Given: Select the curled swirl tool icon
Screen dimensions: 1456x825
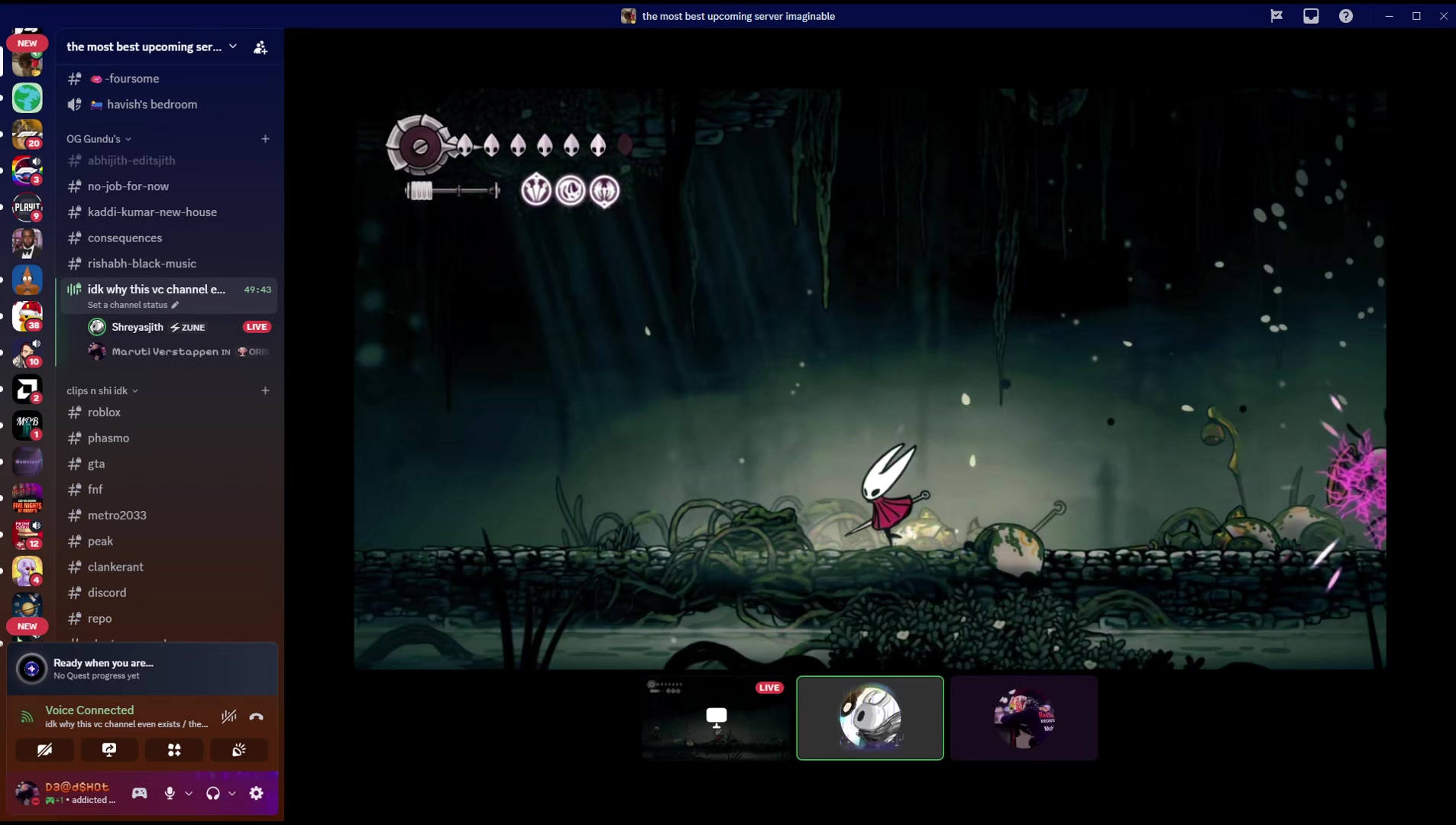Looking at the screenshot, I should pos(571,190).
